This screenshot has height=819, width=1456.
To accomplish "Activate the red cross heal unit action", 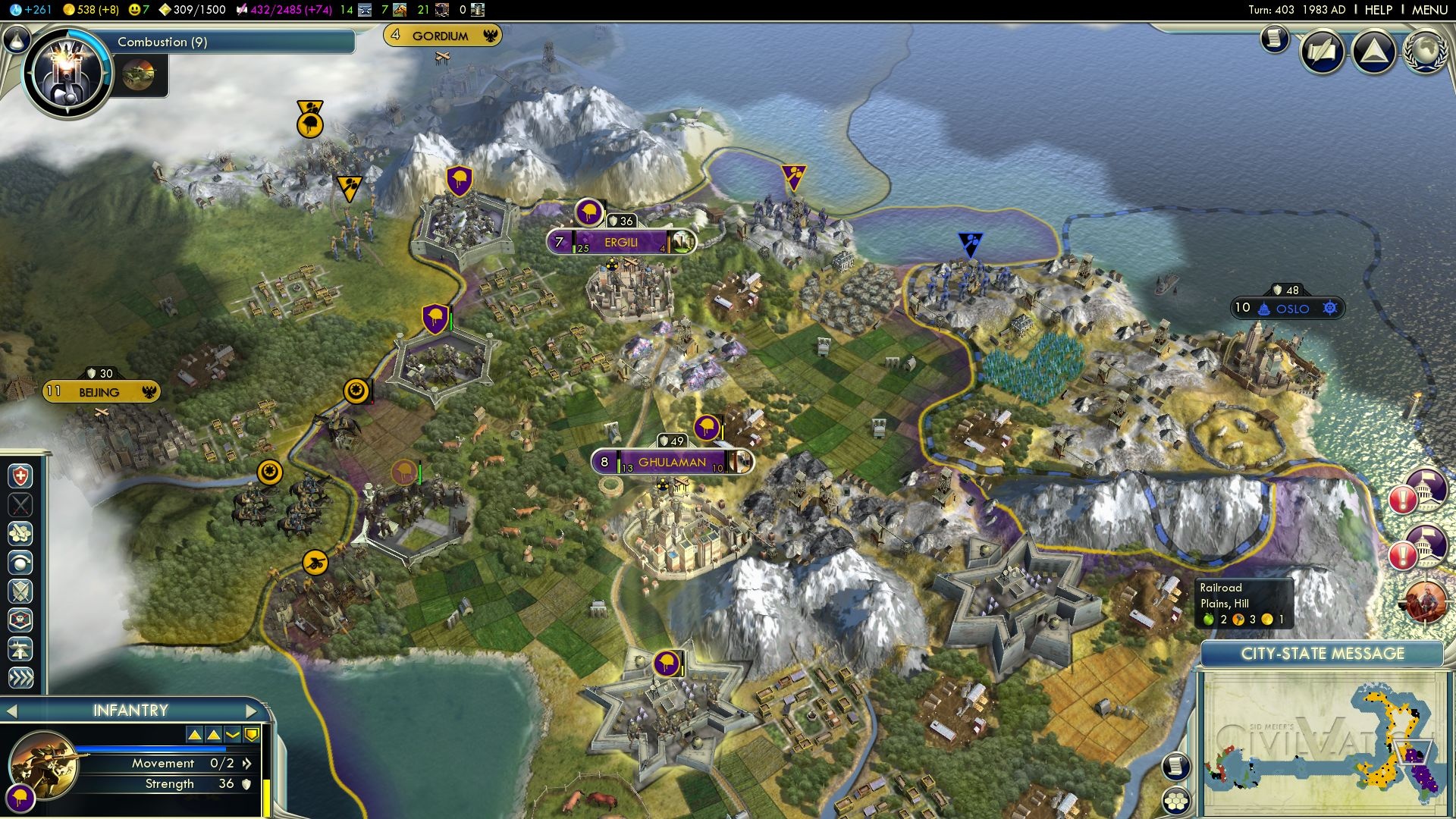I will coord(20,476).
